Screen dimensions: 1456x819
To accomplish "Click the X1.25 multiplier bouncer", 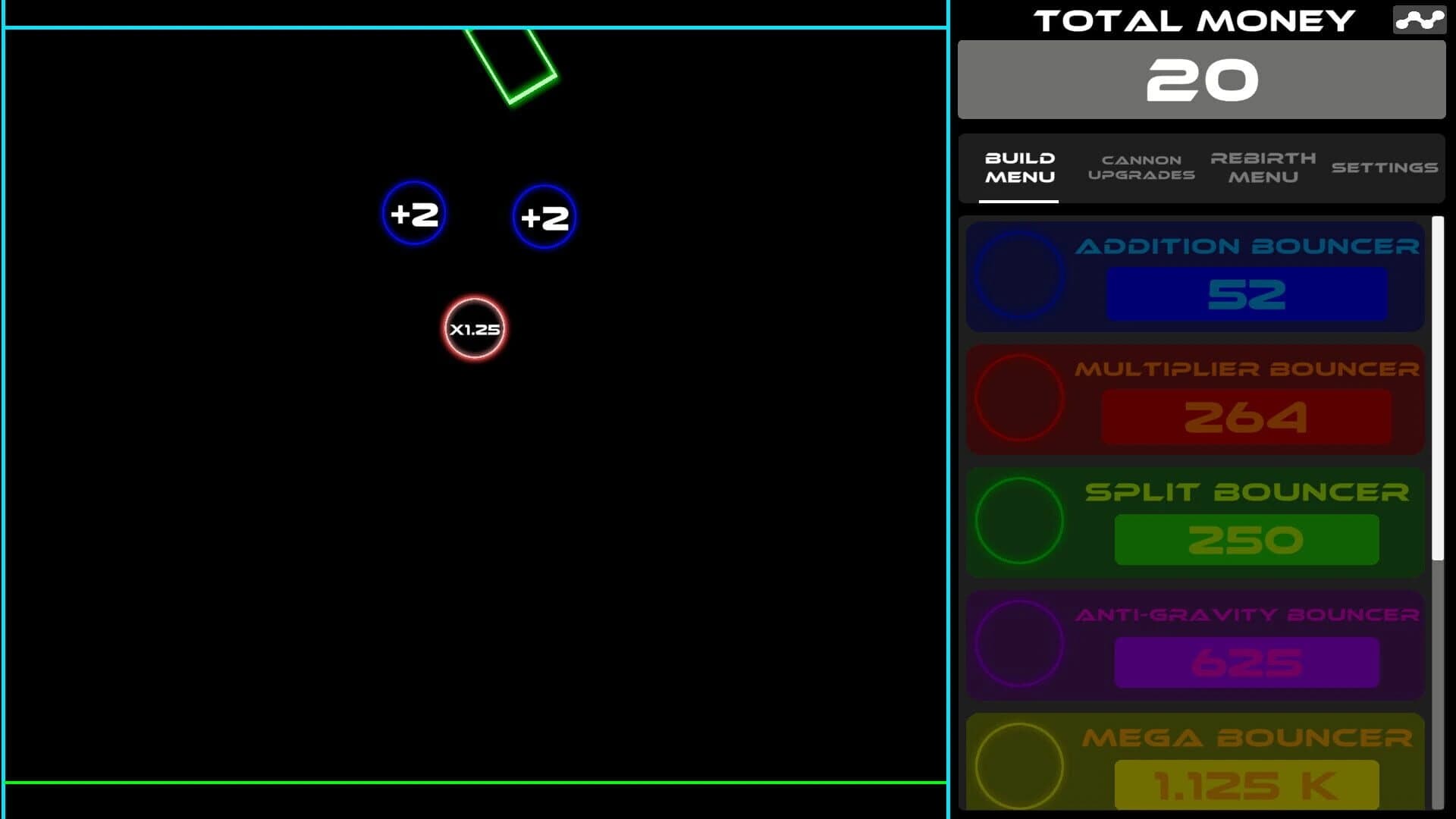I will [x=474, y=328].
